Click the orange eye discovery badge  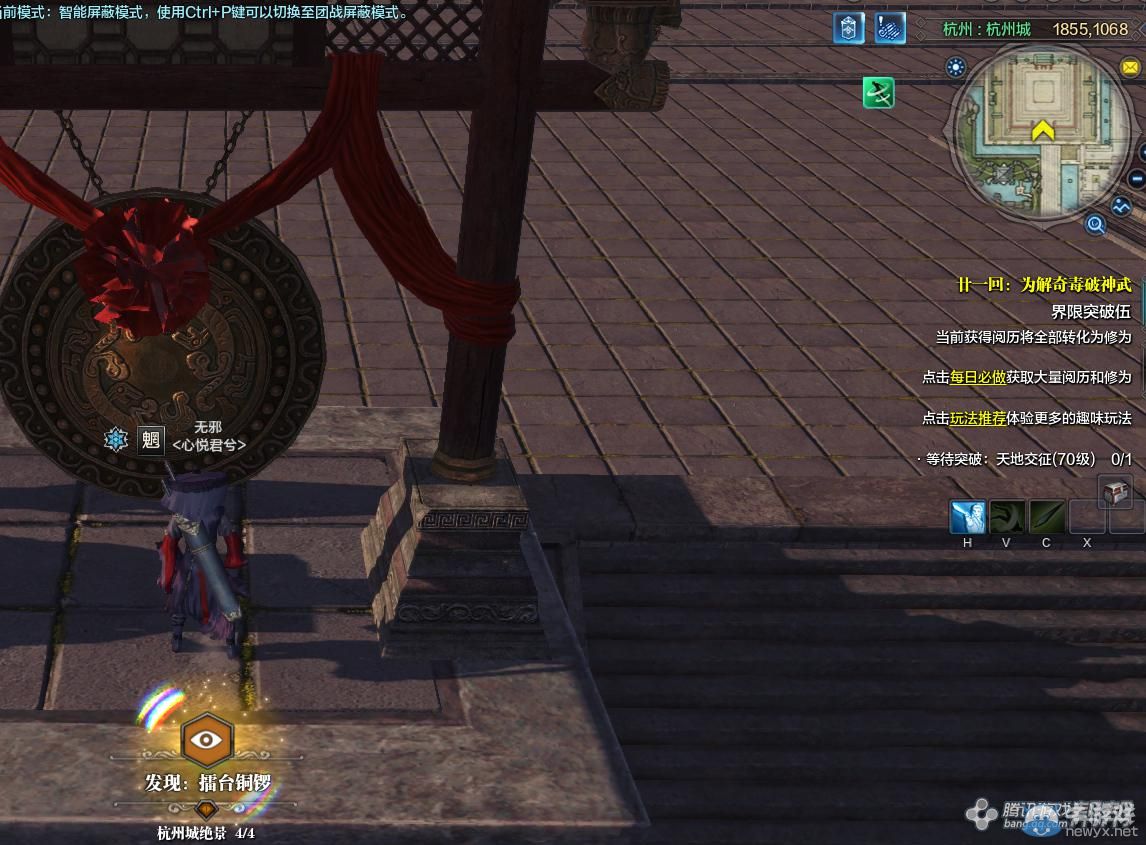tap(207, 741)
